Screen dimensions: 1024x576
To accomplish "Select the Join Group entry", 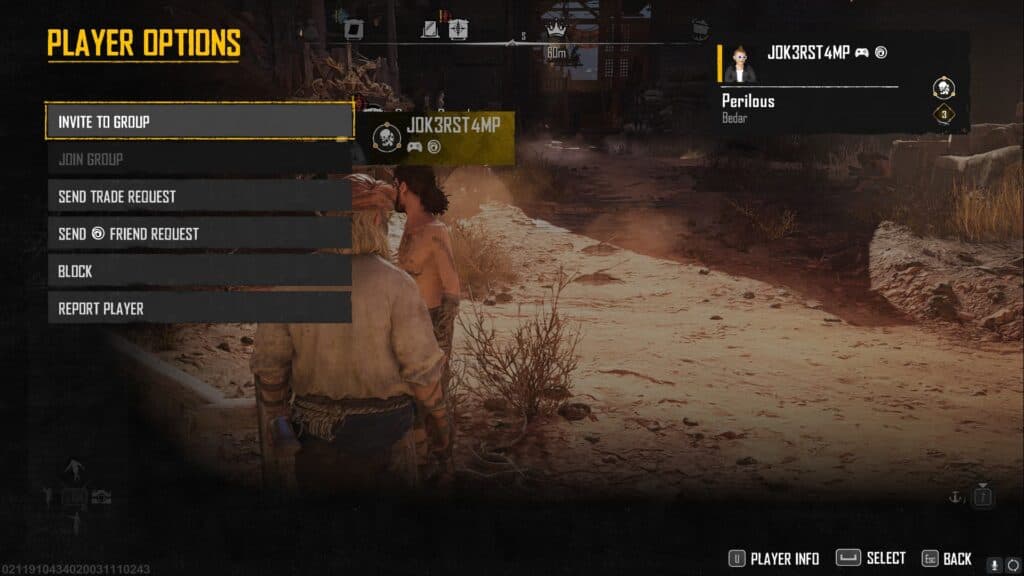I will pyautogui.click(x=199, y=159).
